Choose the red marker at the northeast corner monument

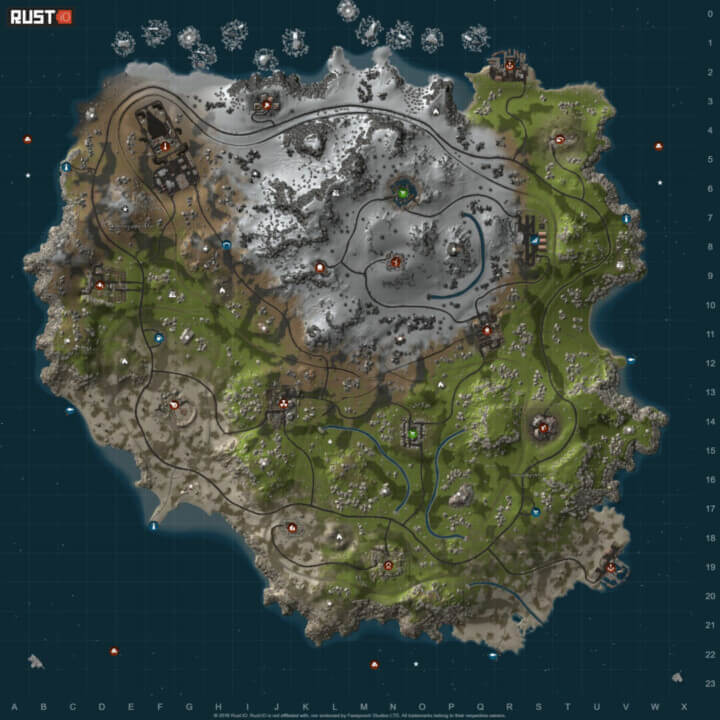click(509, 67)
